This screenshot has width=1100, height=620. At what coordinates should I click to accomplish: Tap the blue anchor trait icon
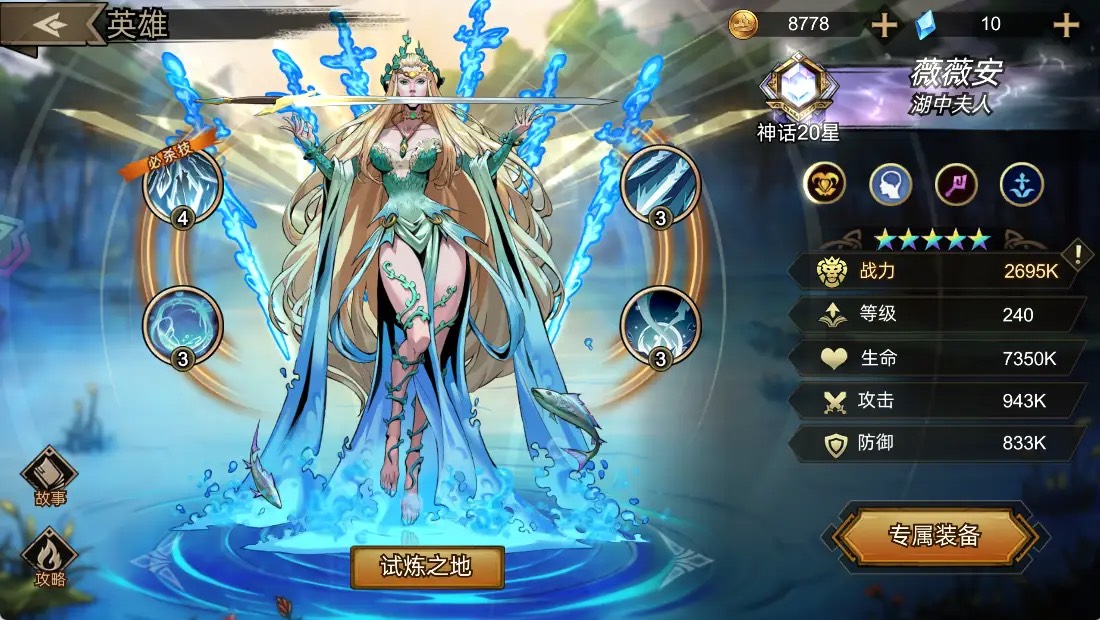point(1021,184)
